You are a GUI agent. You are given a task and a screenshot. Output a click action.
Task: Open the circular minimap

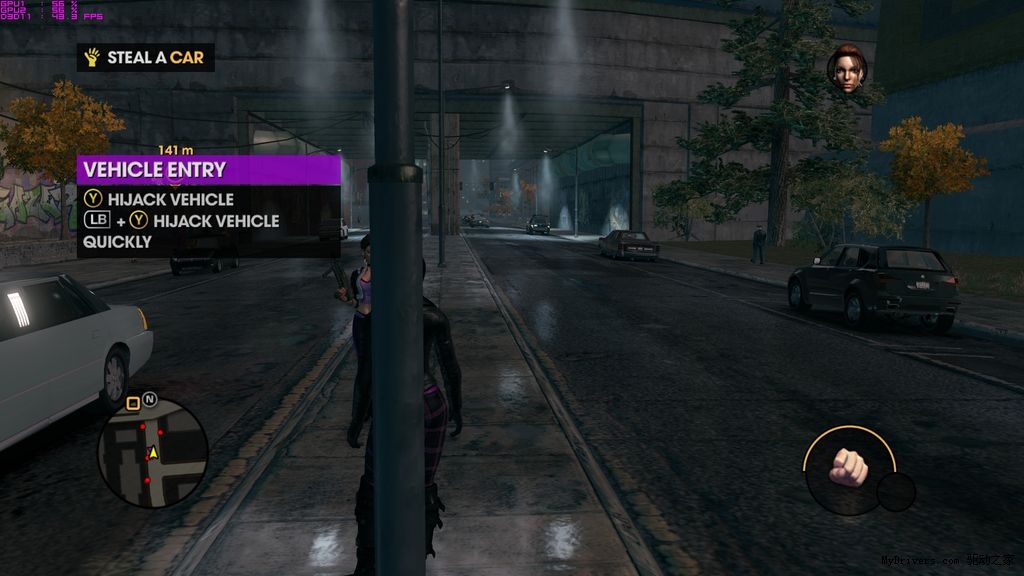[x=152, y=452]
